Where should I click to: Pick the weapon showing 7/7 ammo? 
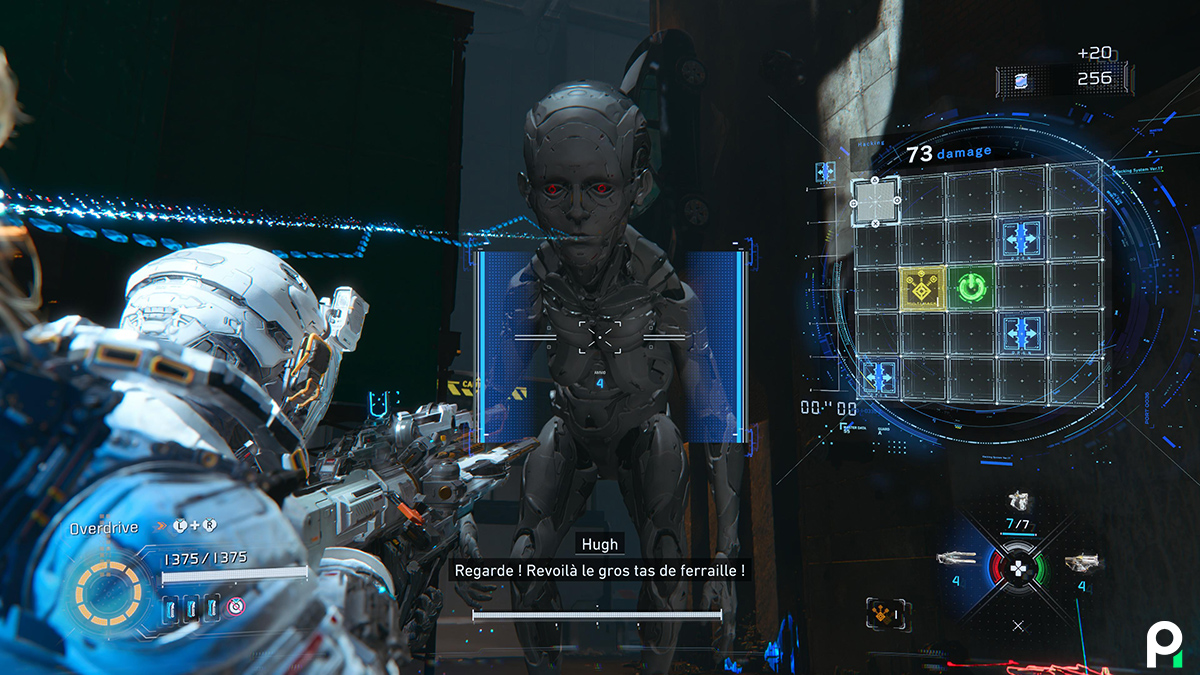[x=1017, y=503]
